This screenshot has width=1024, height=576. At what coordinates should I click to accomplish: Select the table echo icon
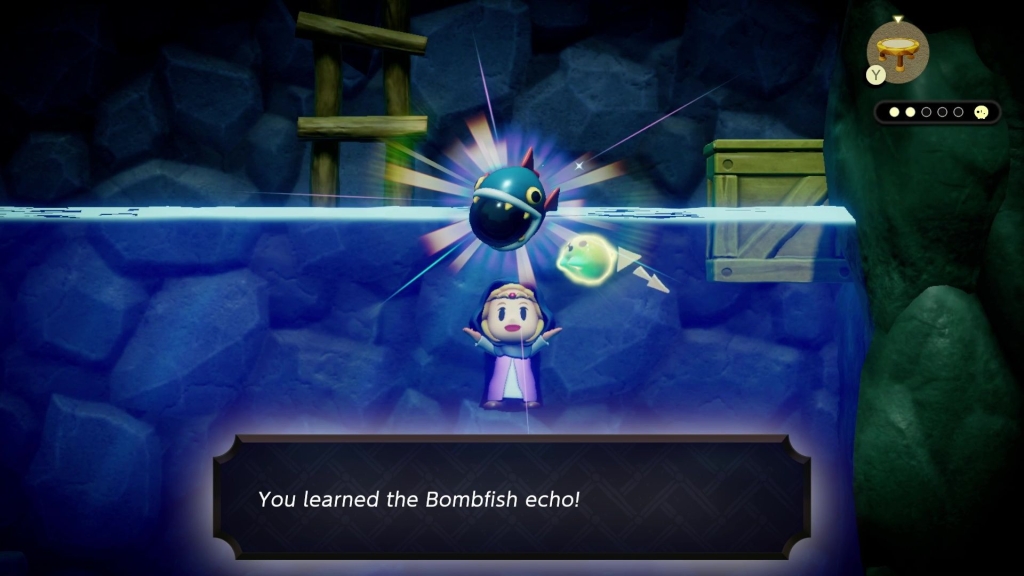click(897, 51)
